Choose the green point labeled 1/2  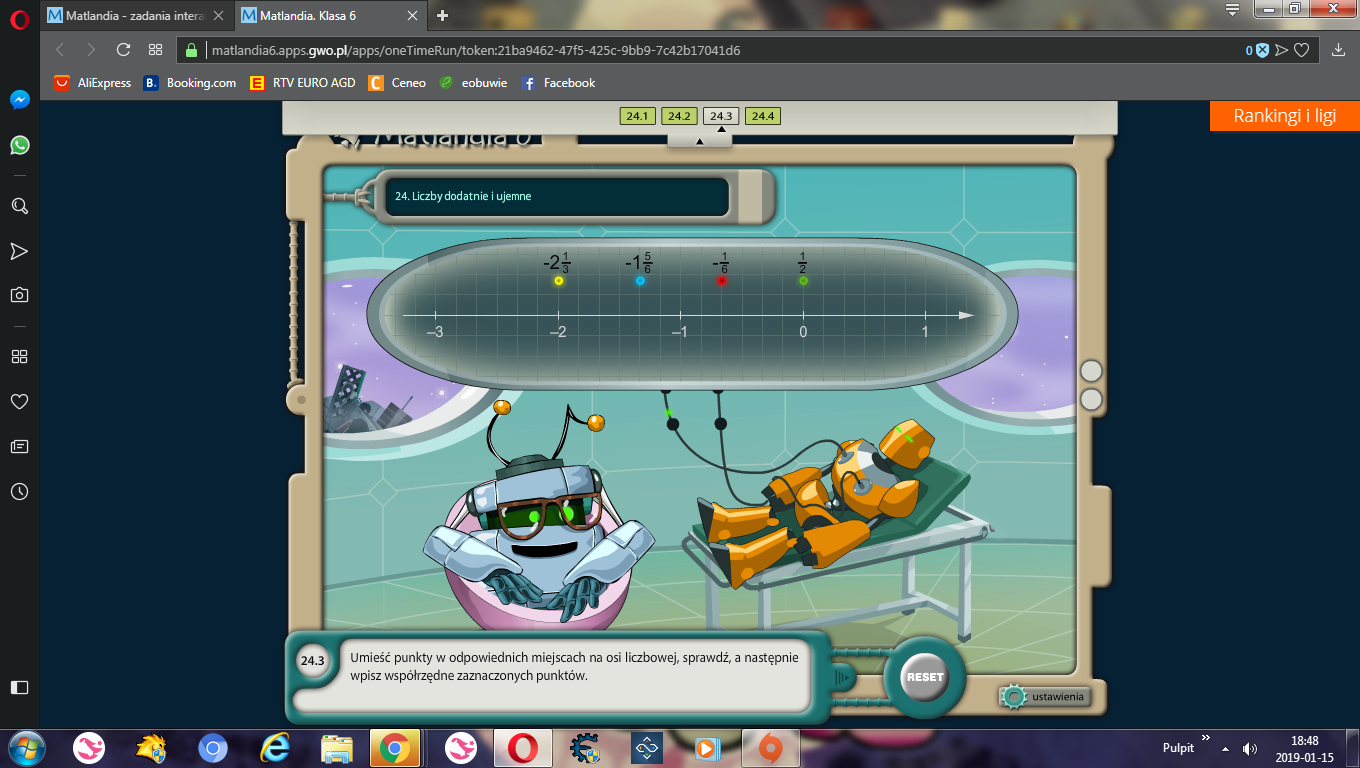coord(803,281)
